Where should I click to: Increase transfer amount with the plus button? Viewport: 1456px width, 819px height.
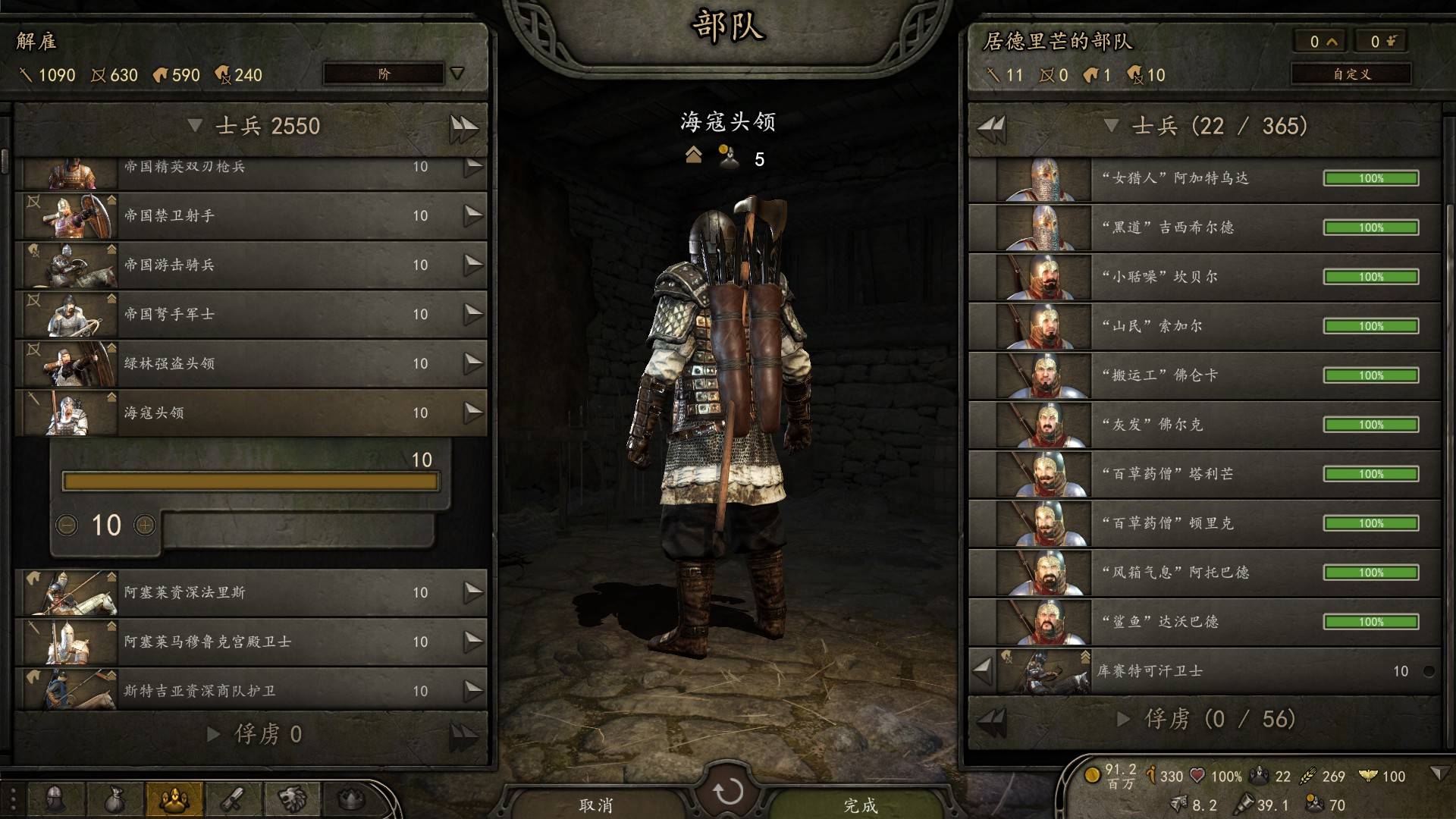[144, 525]
